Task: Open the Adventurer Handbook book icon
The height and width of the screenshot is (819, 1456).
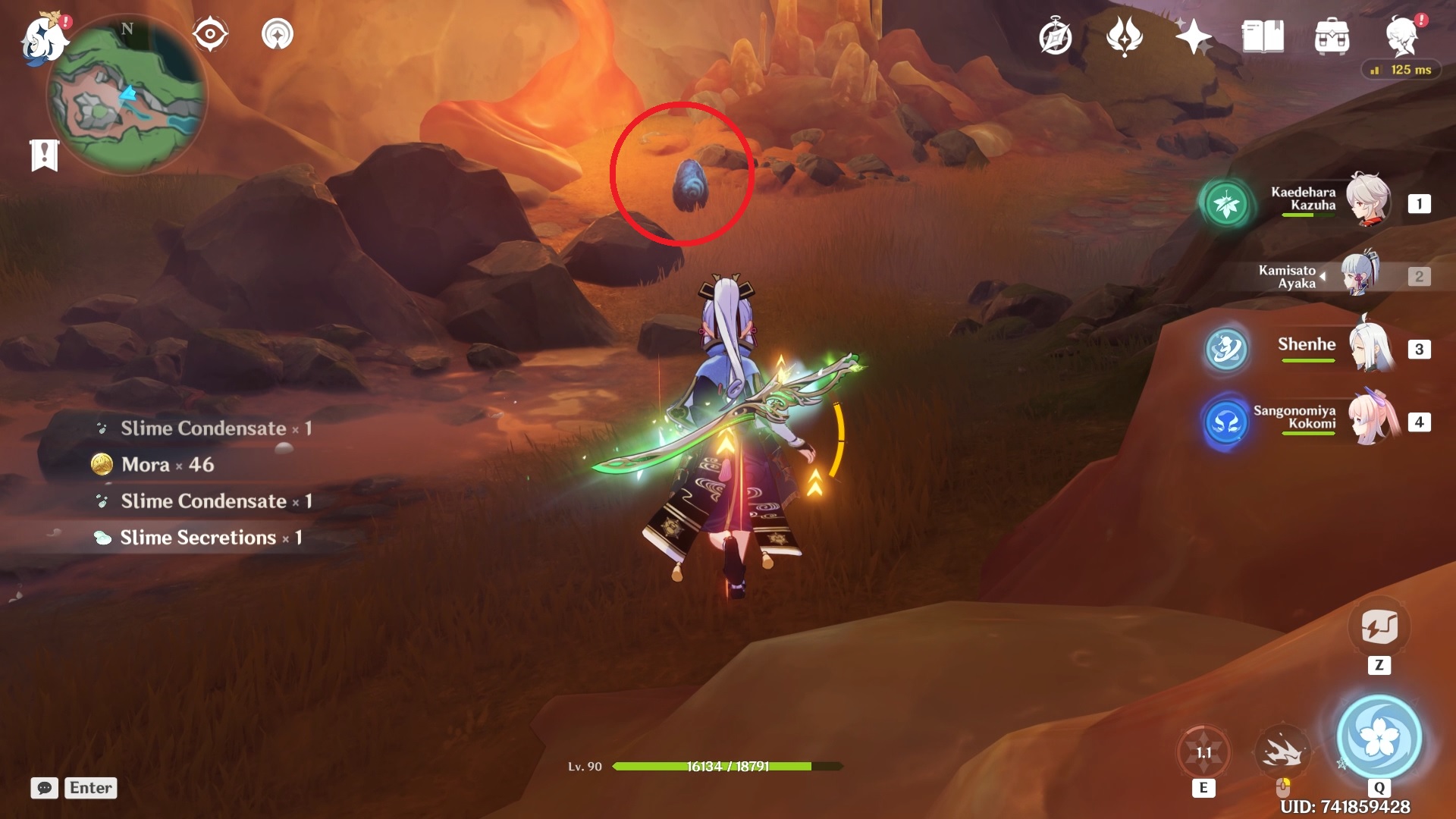Action: click(1263, 36)
